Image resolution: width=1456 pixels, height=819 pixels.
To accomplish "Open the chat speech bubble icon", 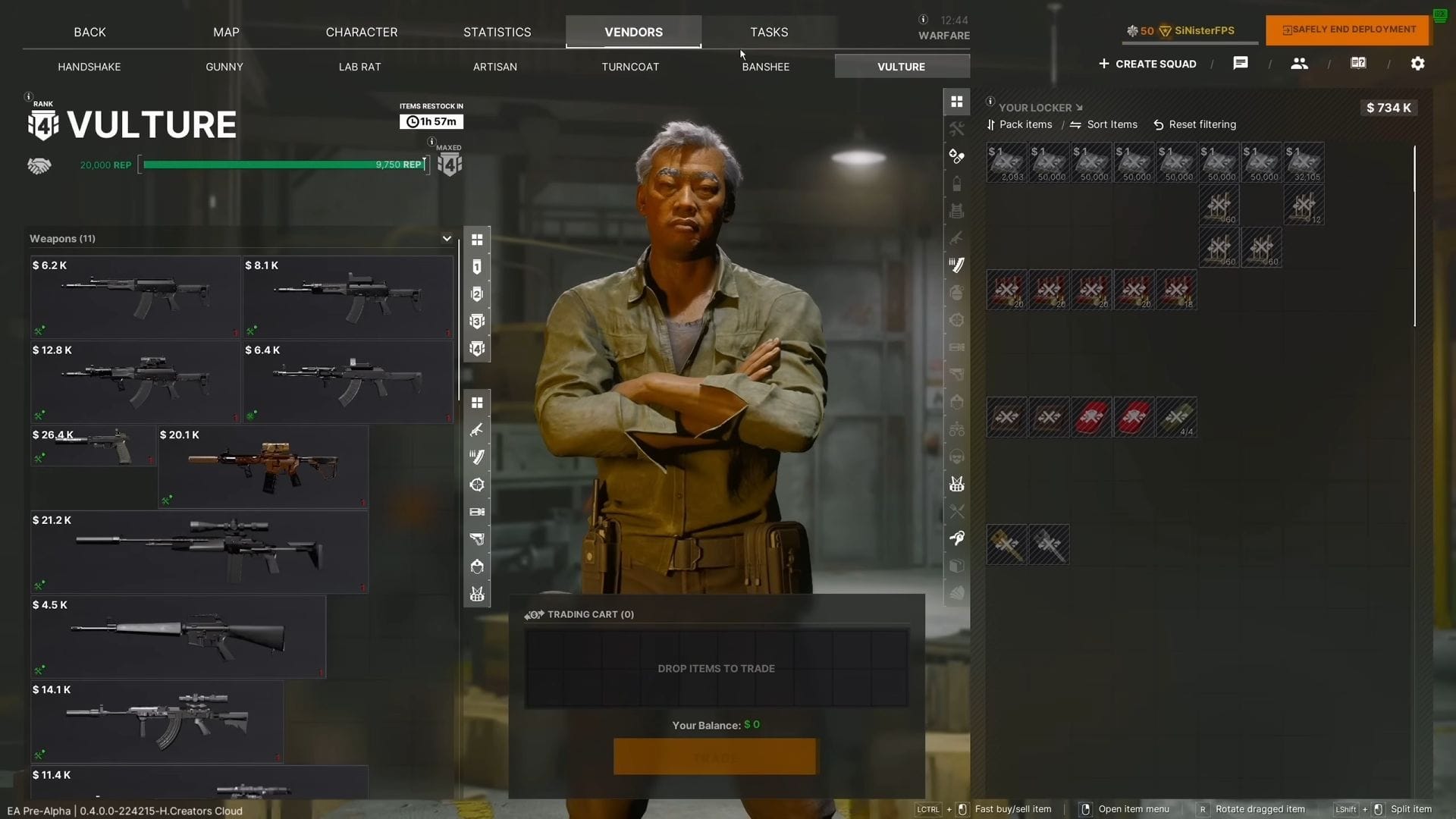I will pos(1241,64).
